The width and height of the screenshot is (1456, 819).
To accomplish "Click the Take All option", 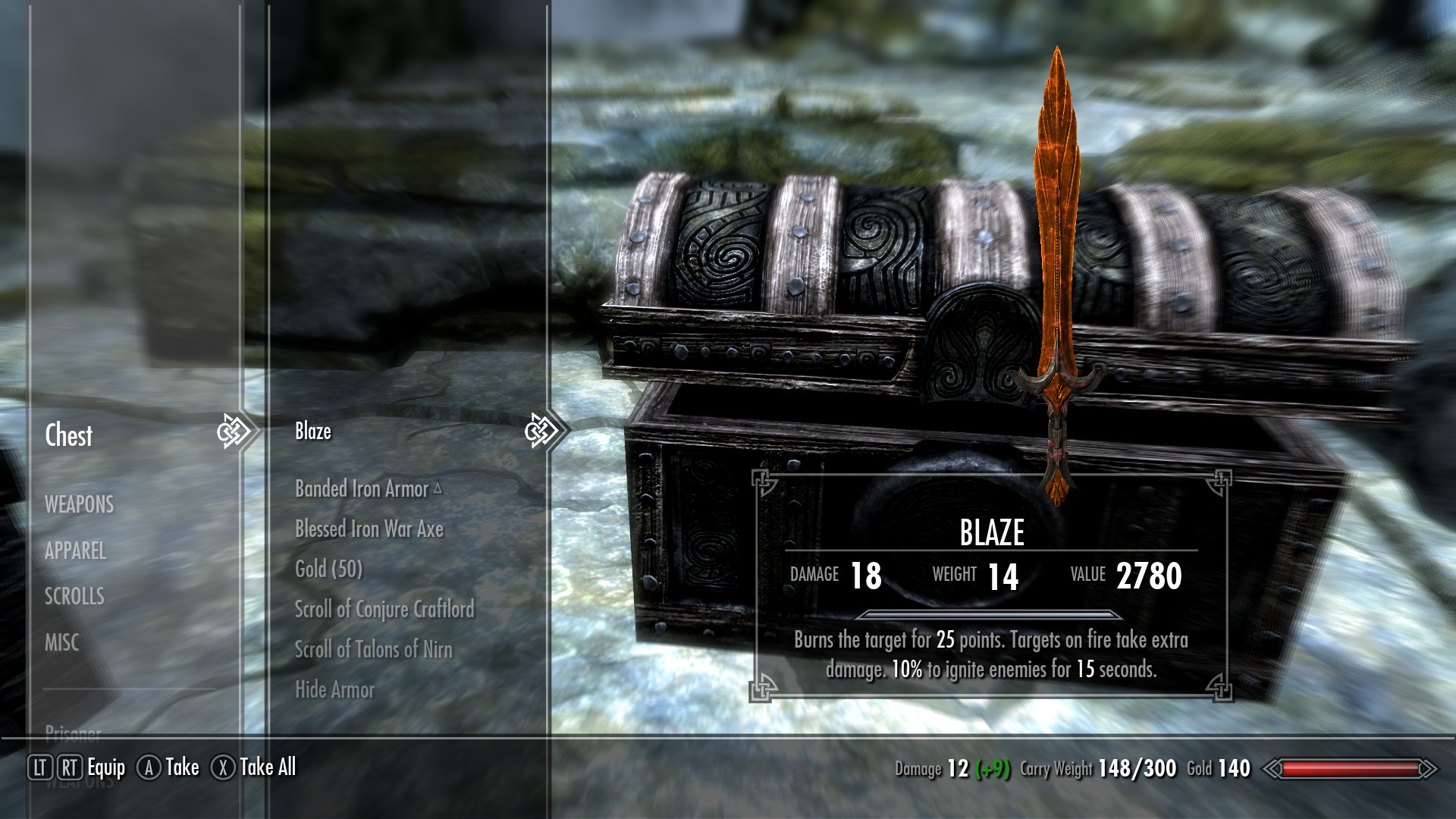I will point(267,767).
